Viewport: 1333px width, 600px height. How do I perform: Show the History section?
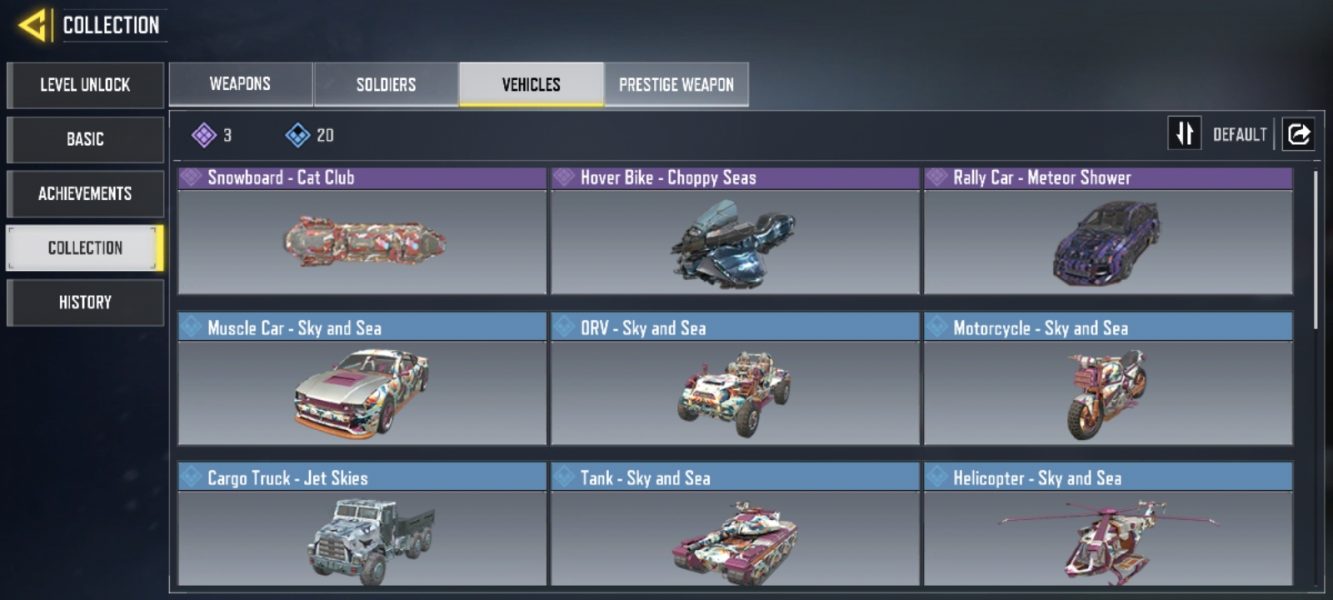[x=85, y=302]
